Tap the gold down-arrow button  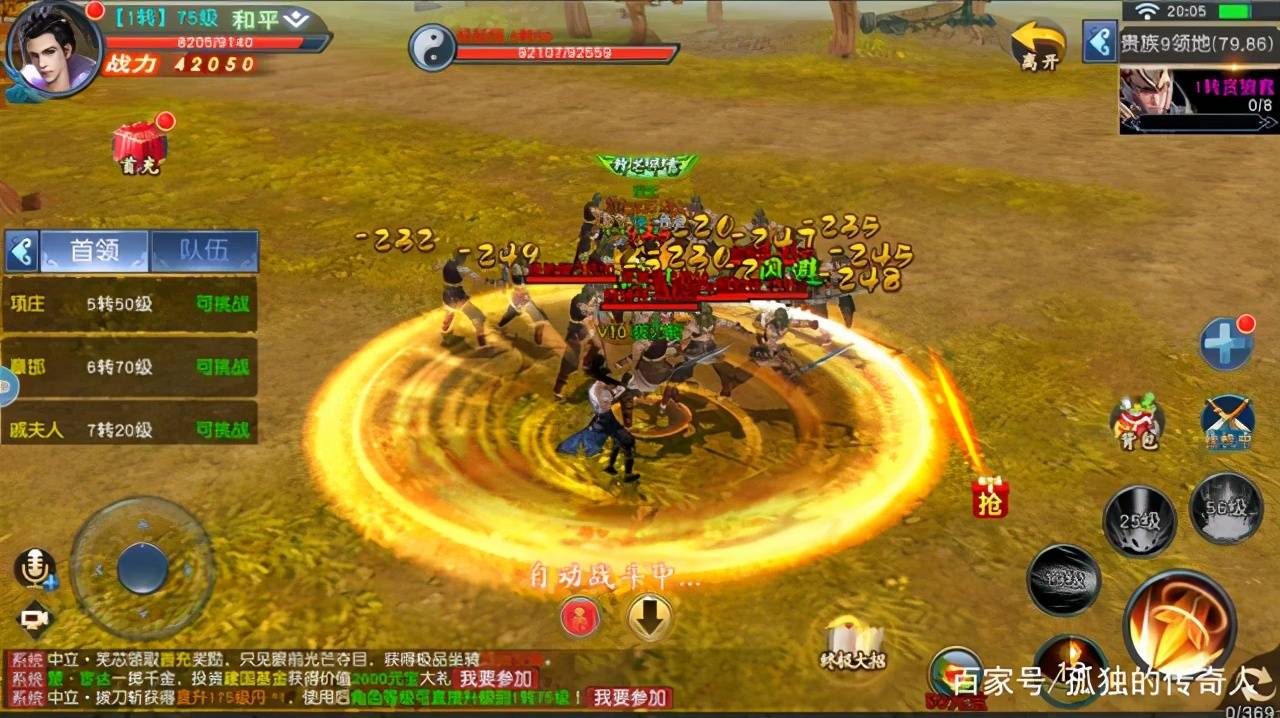(x=649, y=617)
